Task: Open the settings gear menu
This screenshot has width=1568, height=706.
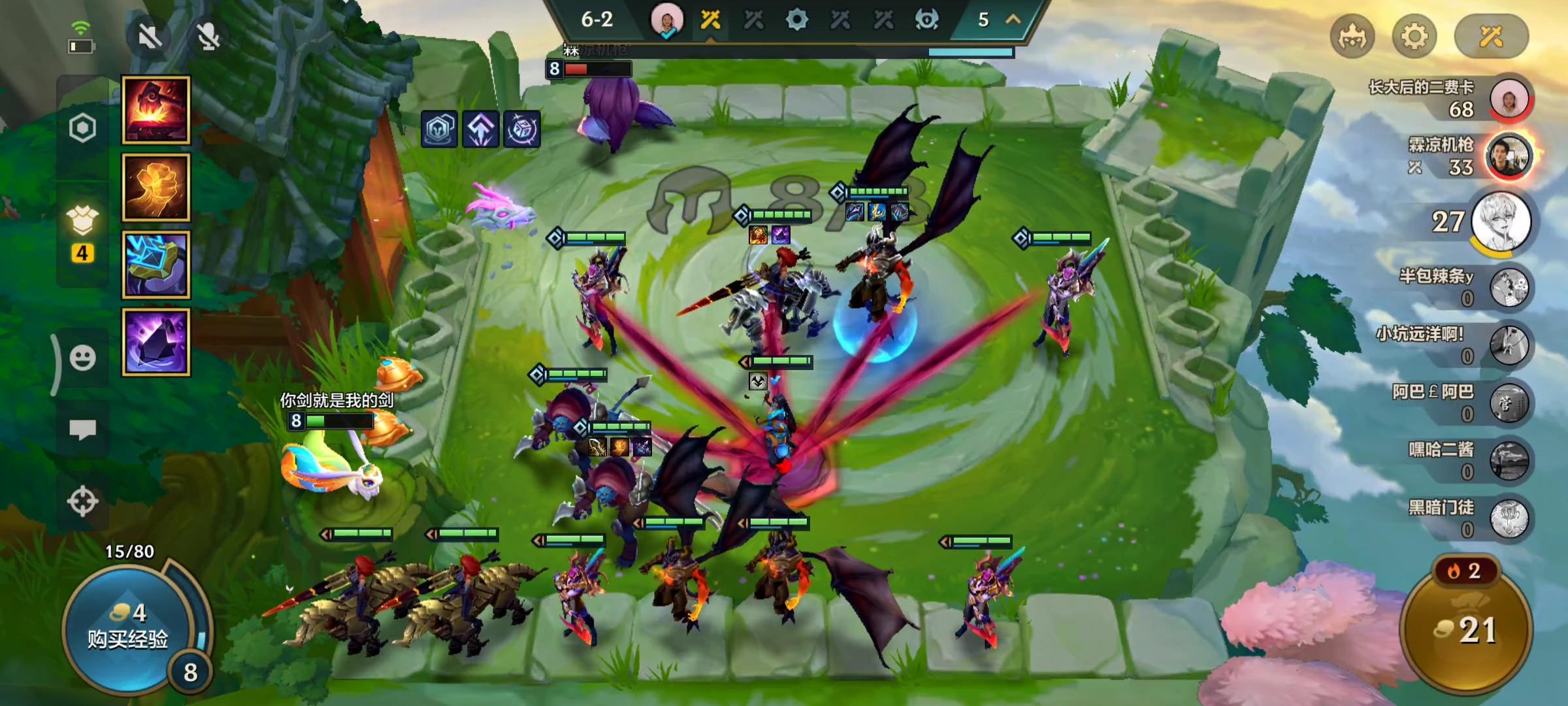Action: [x=1414, y=36]
